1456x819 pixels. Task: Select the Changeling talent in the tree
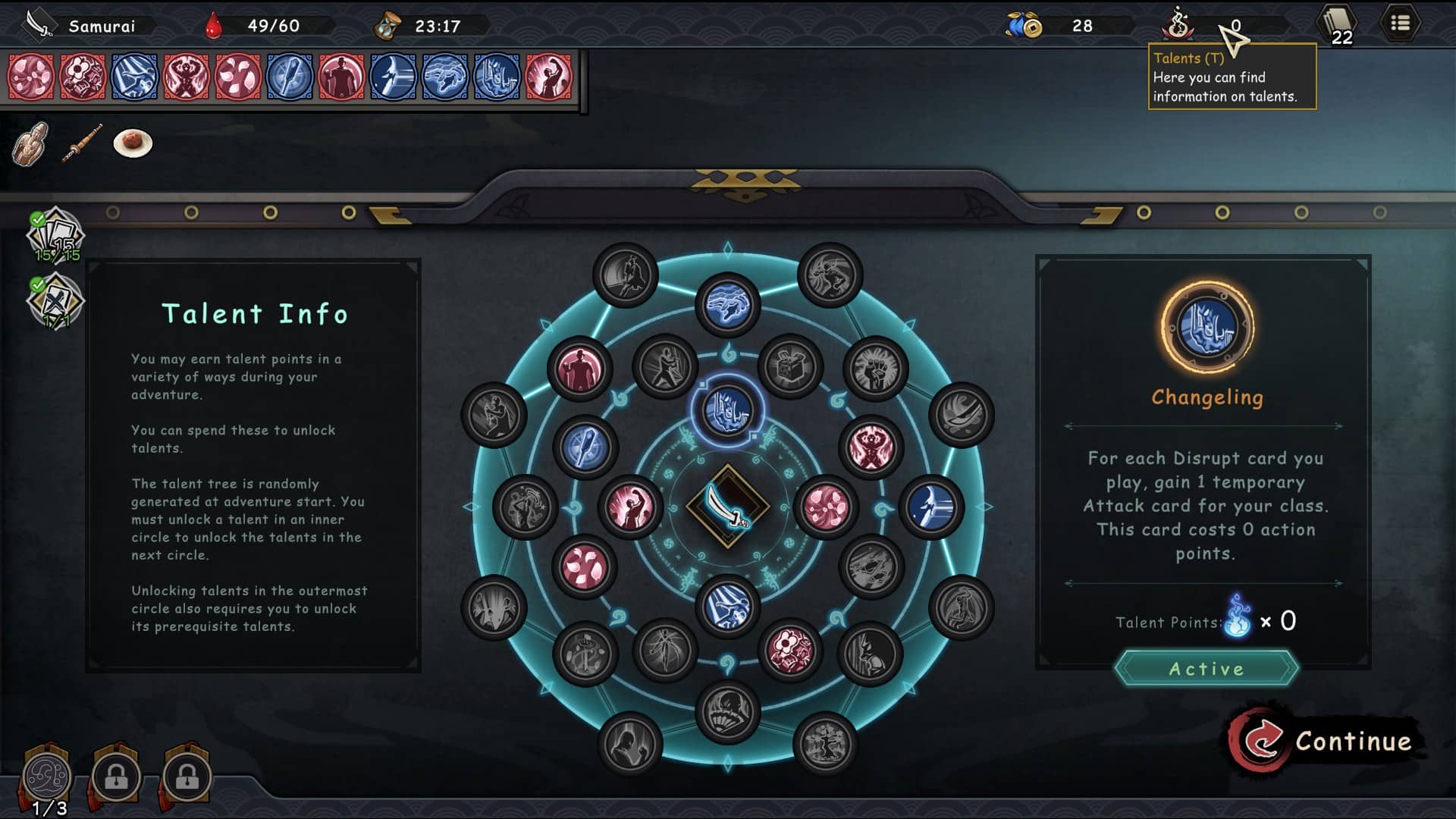click(727, 410)
